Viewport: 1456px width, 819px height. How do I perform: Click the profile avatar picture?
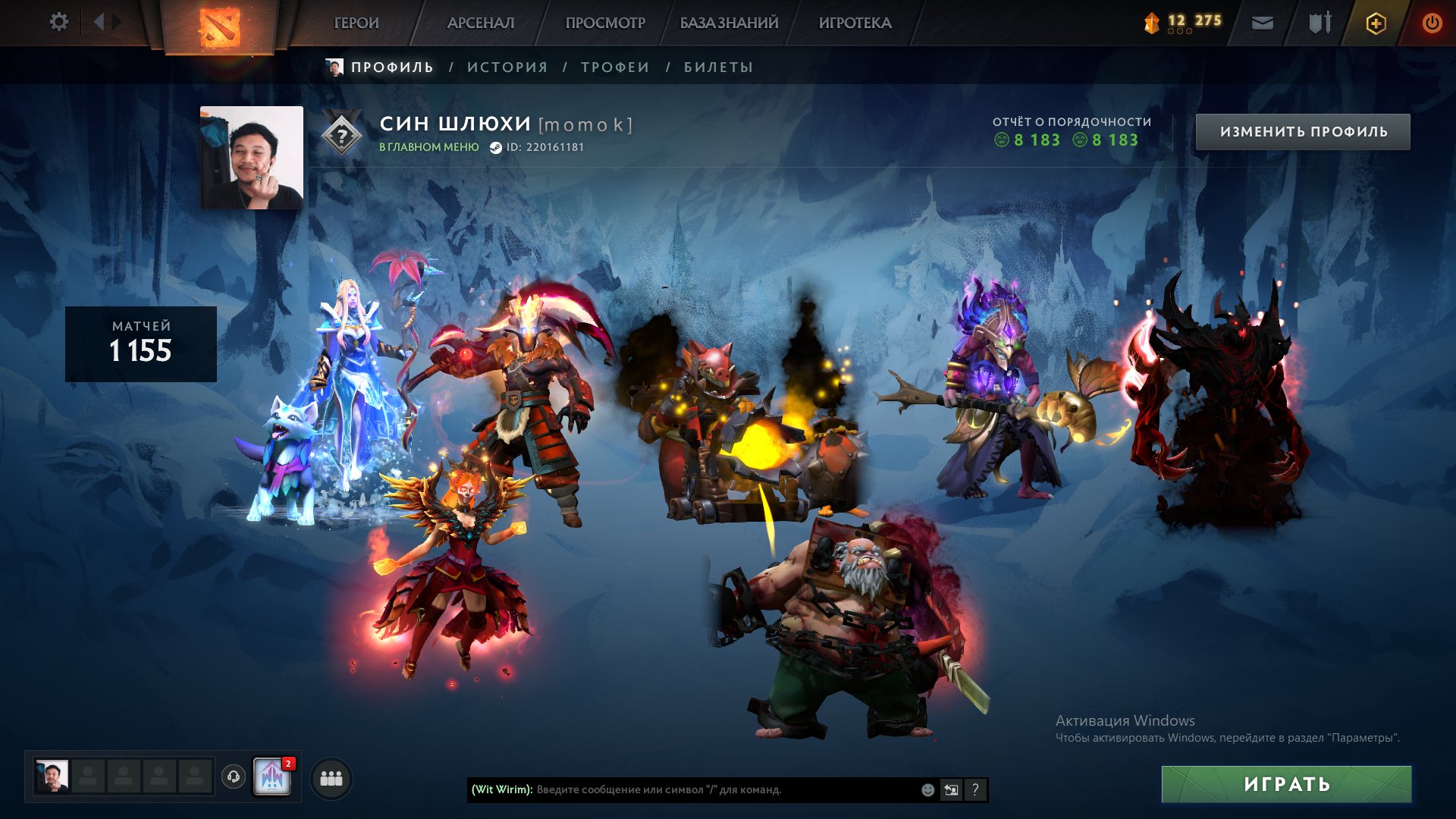[252, 158]
